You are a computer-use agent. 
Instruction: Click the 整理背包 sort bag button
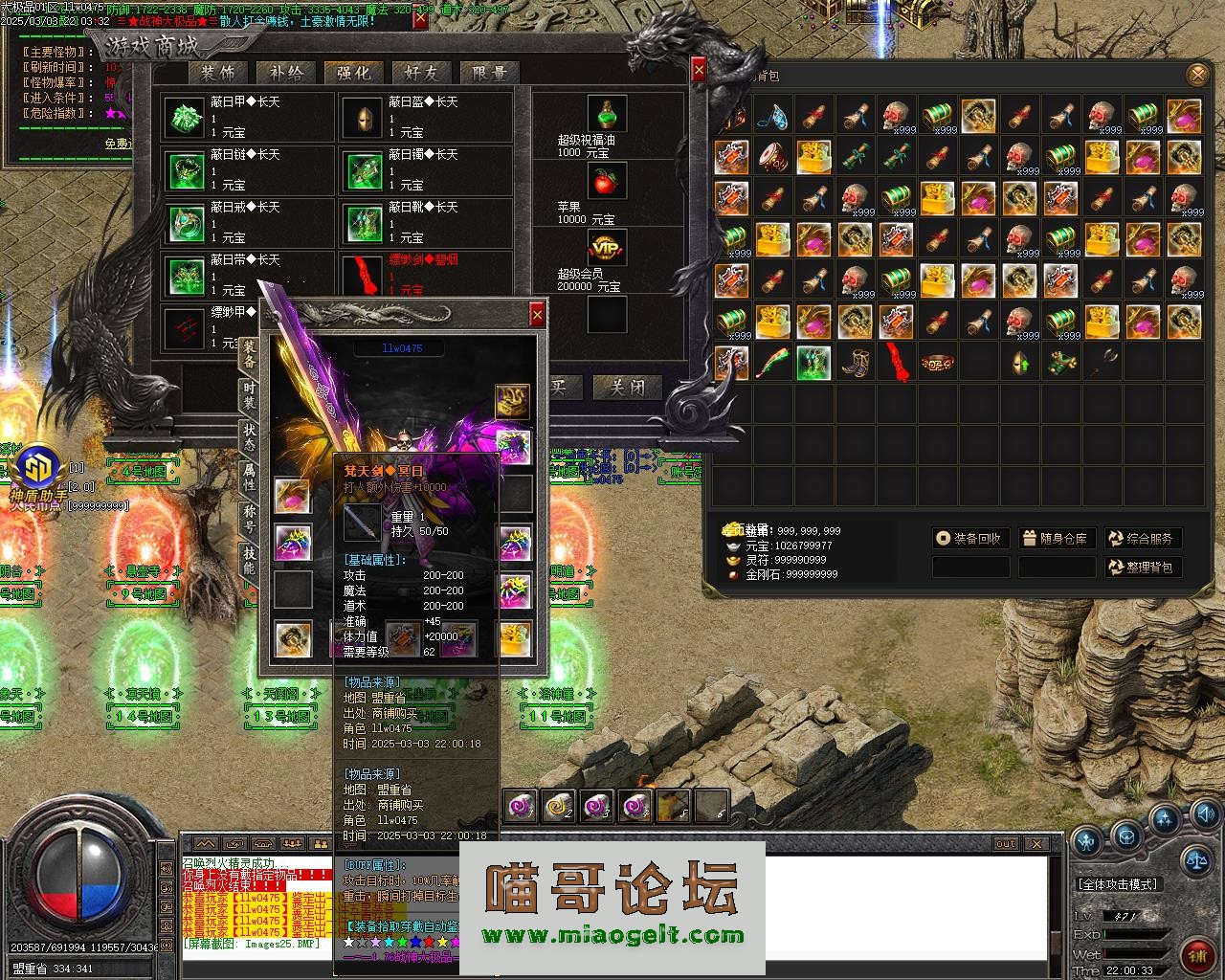(x=1143, y=568)
